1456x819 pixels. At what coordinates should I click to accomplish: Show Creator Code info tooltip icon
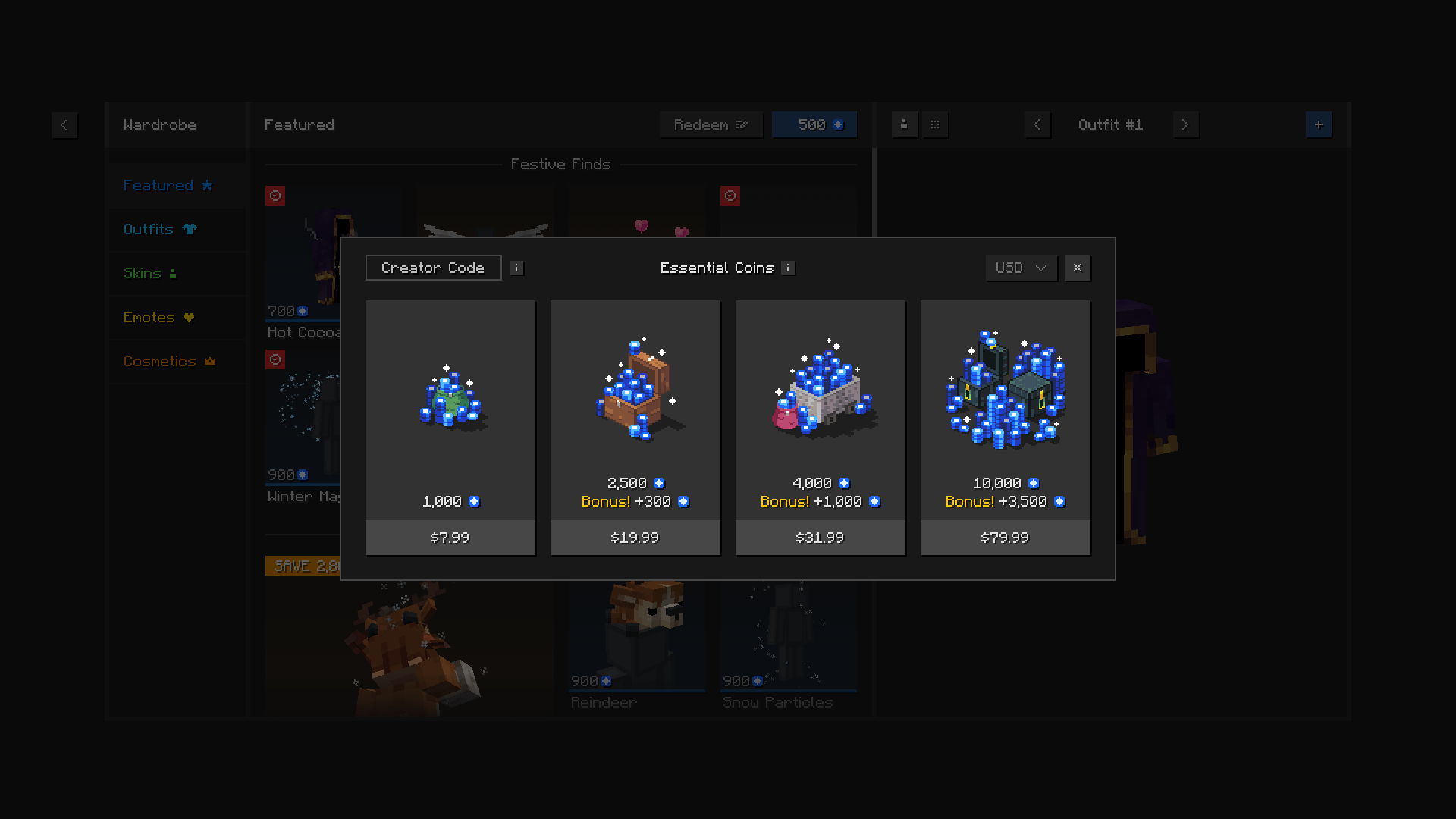(x=516, y=268)
